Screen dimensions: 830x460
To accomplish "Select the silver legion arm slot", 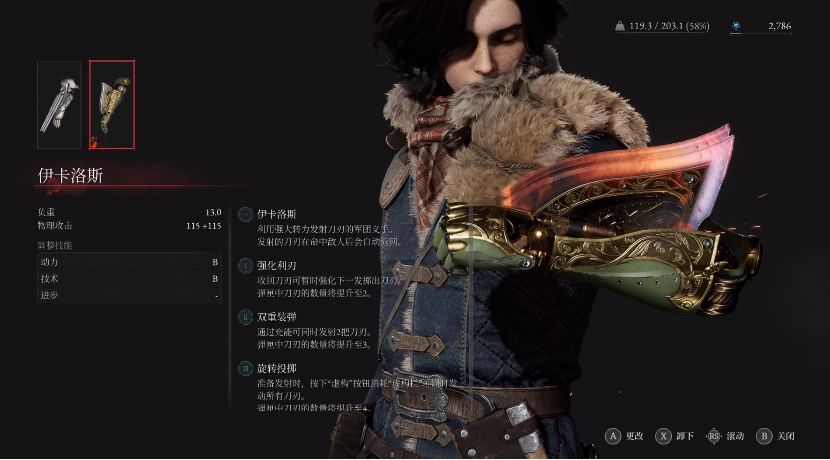I will 59,98.
